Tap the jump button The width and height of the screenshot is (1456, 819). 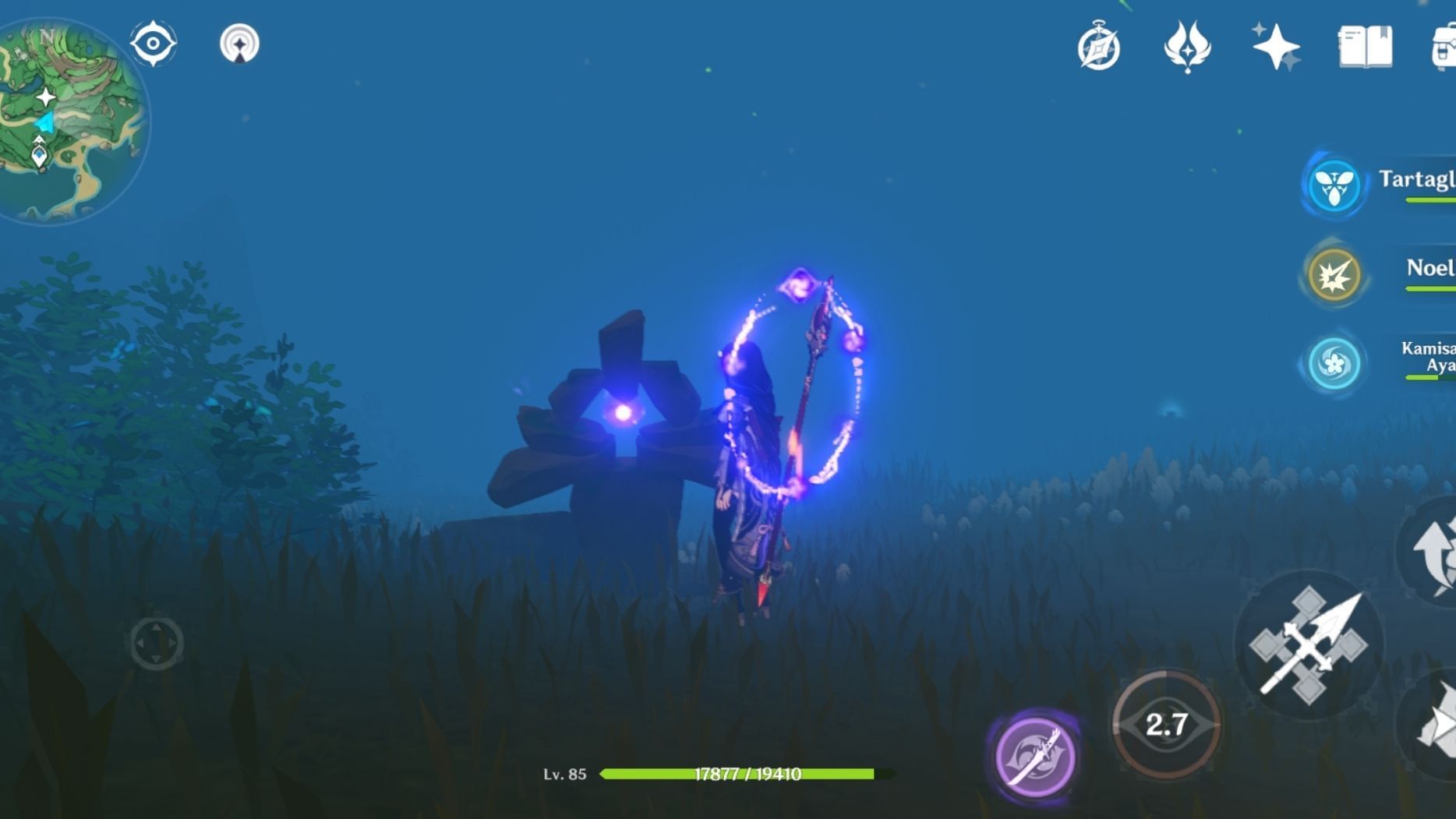click(1434, 552)
